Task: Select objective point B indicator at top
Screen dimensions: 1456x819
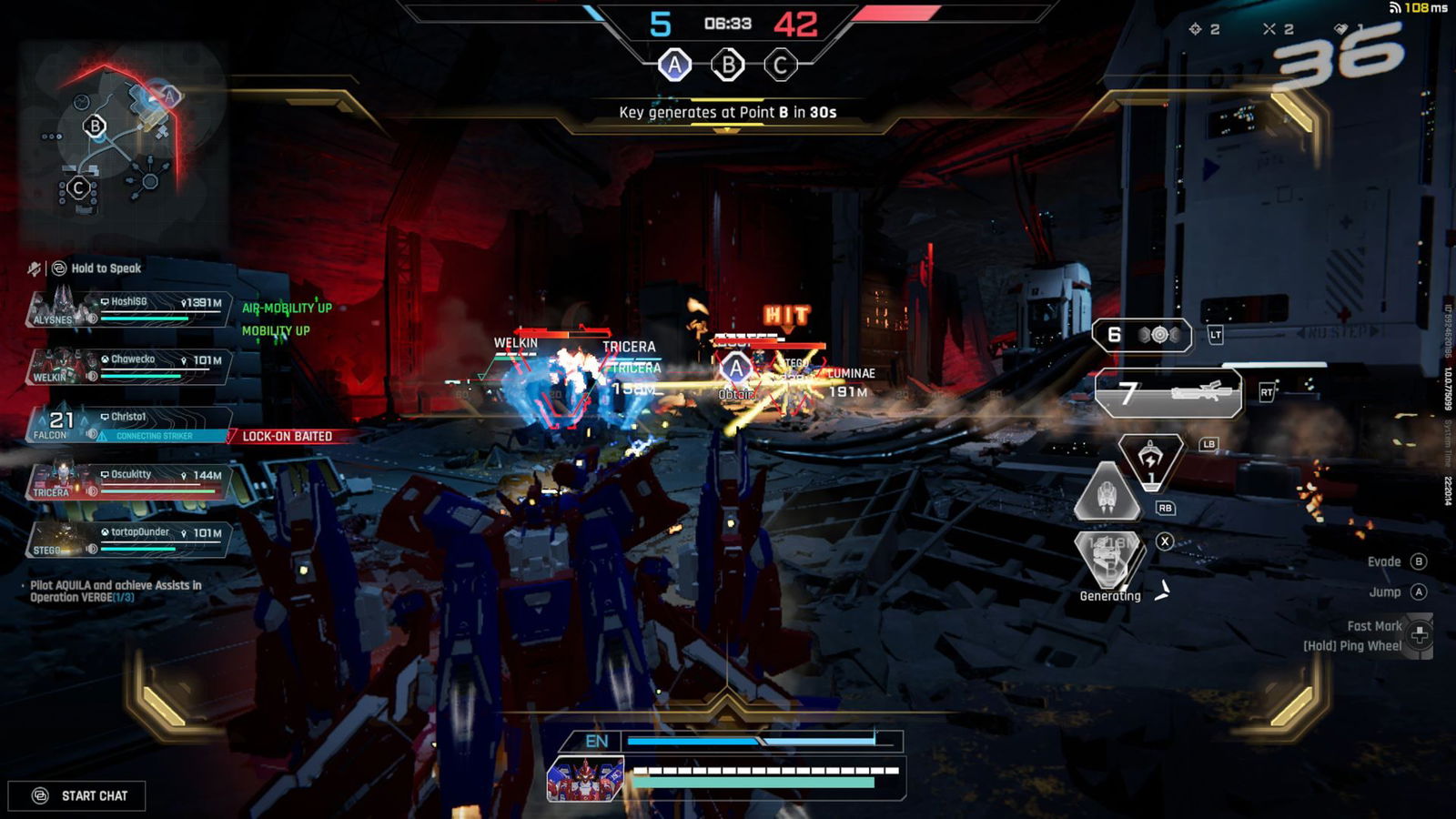Action: [x=727, y=66]
